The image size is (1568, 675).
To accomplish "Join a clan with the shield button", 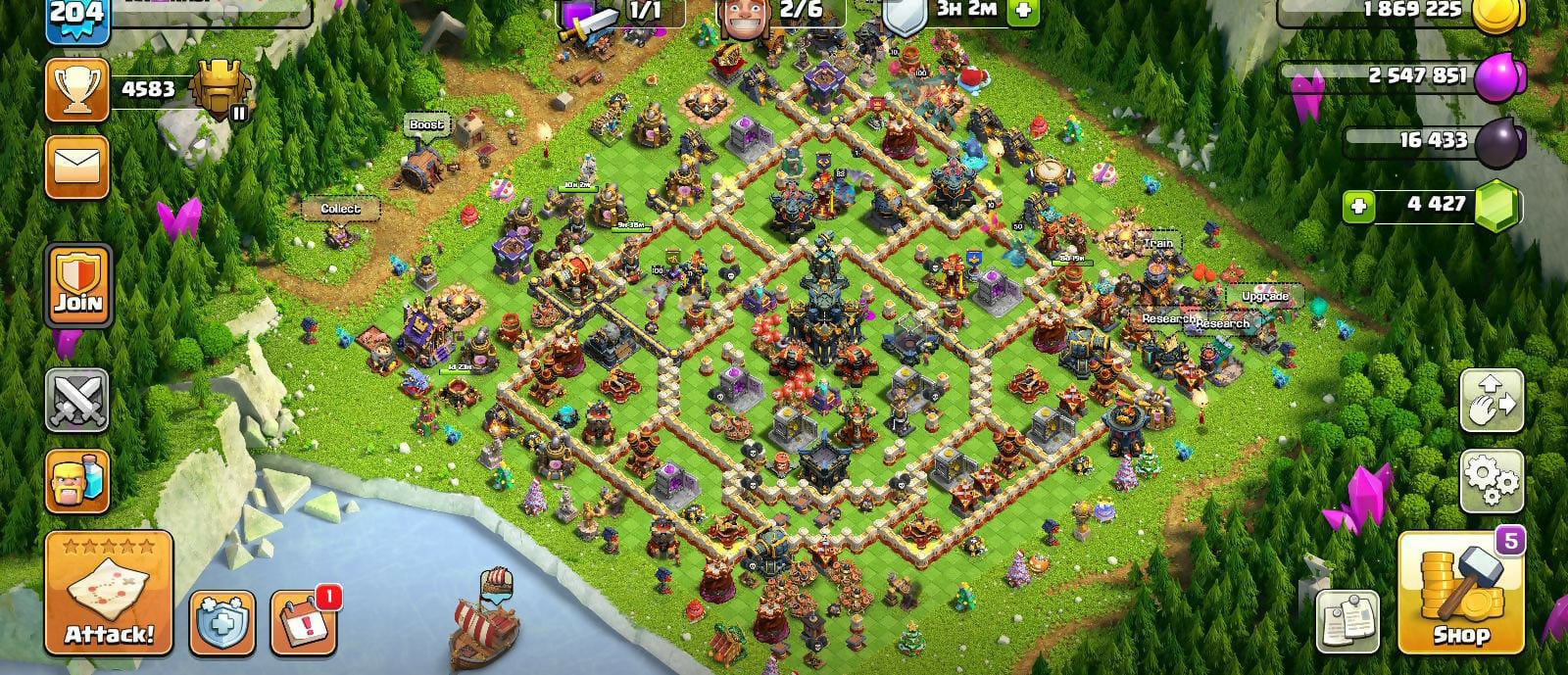I will click(77, 286).
